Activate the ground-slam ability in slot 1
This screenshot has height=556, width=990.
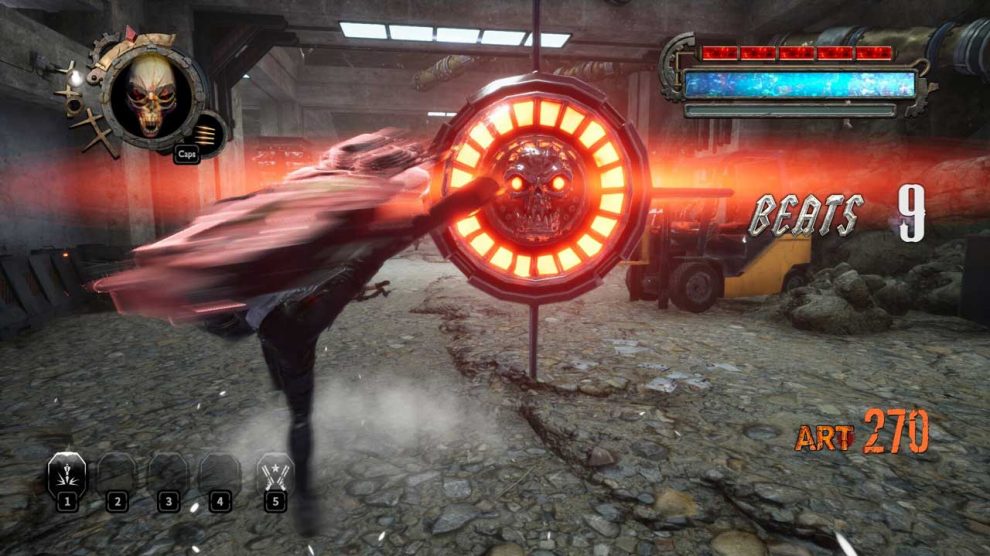coord(67,472)
